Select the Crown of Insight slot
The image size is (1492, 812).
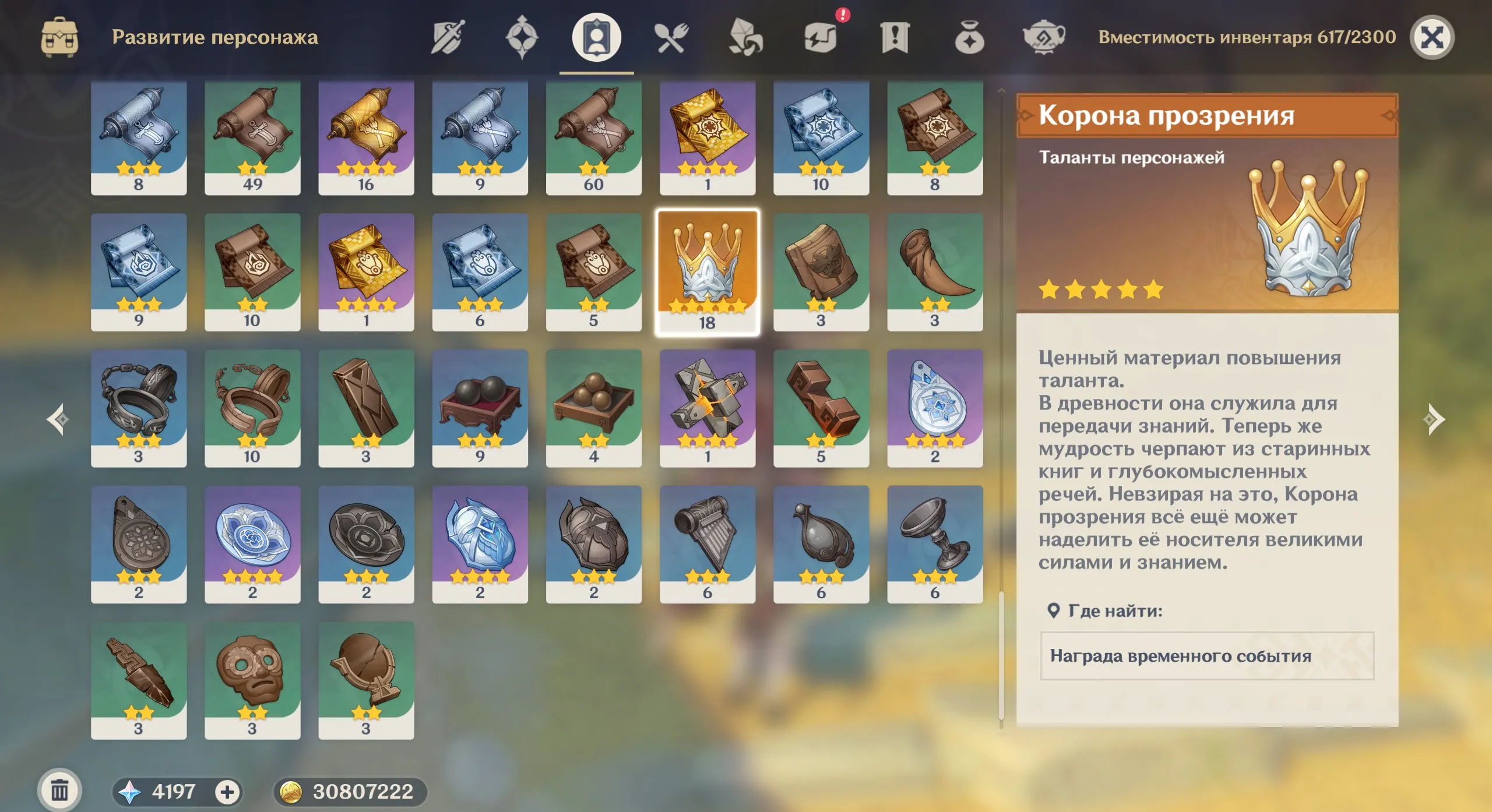707,272
